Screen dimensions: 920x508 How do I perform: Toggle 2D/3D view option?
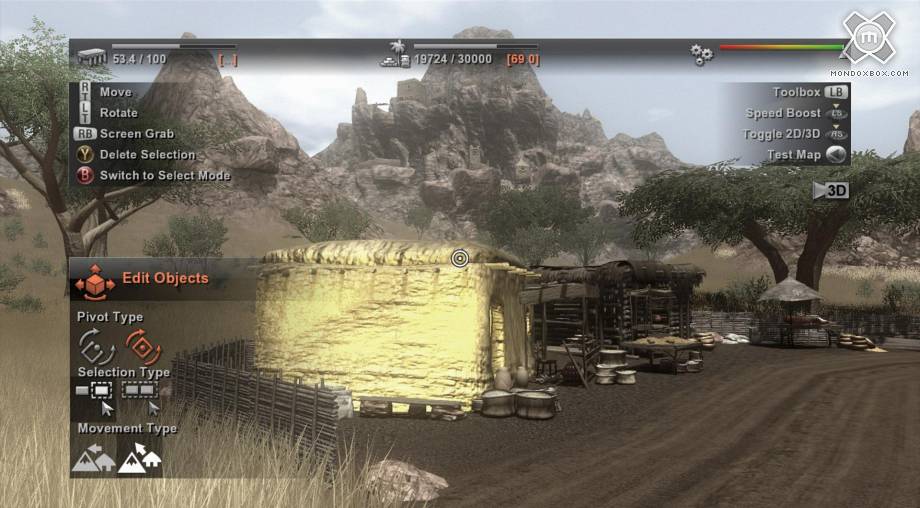tap(793, 134)
